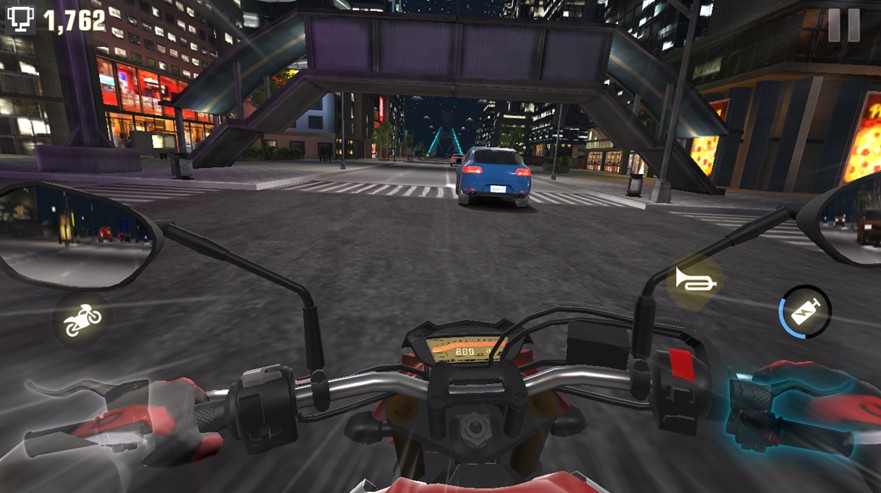Viewport: 881px width, 493px height.
Task: Tap the motorcycle wheelie icon
Action: [82, 319]
